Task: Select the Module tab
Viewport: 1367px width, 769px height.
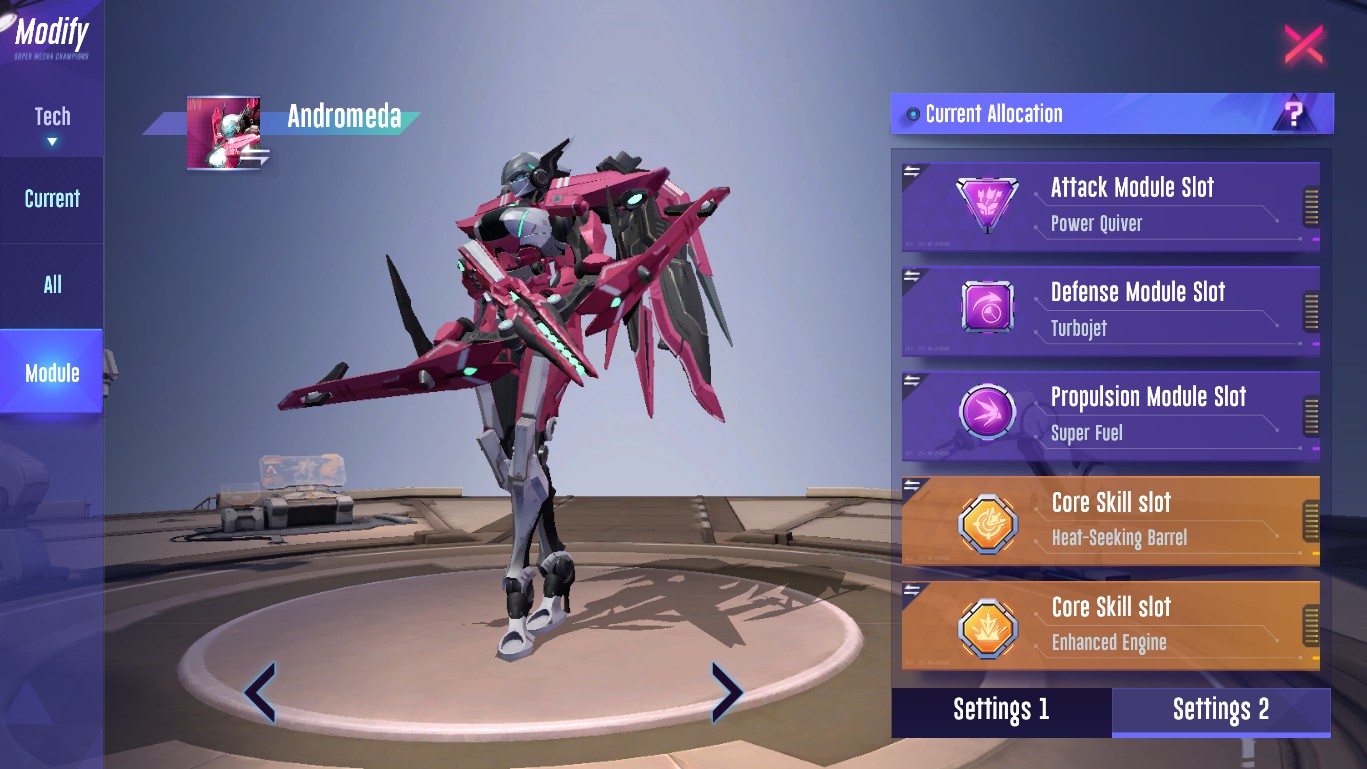Action: pos(52,373)
